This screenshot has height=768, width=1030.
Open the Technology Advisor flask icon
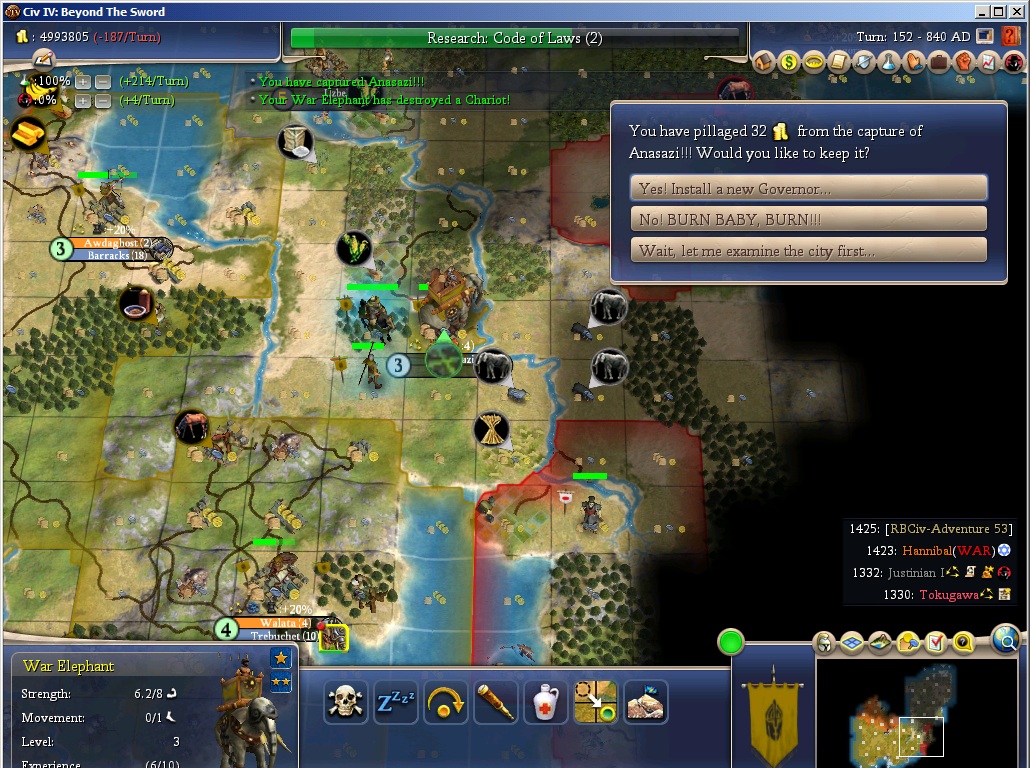coord(889,62)
